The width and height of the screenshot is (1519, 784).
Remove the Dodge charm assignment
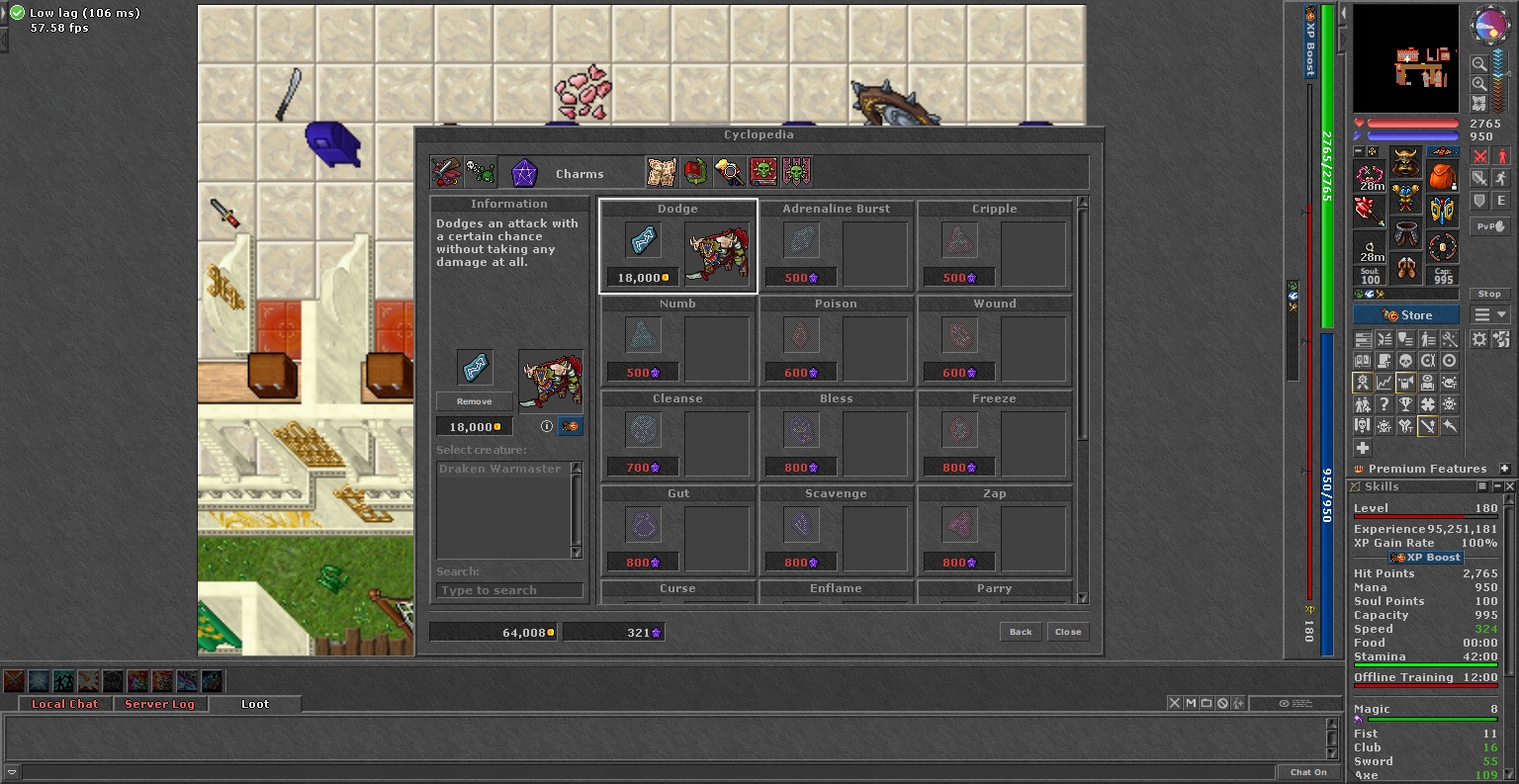pyautogui.click(x=475, y=401)
